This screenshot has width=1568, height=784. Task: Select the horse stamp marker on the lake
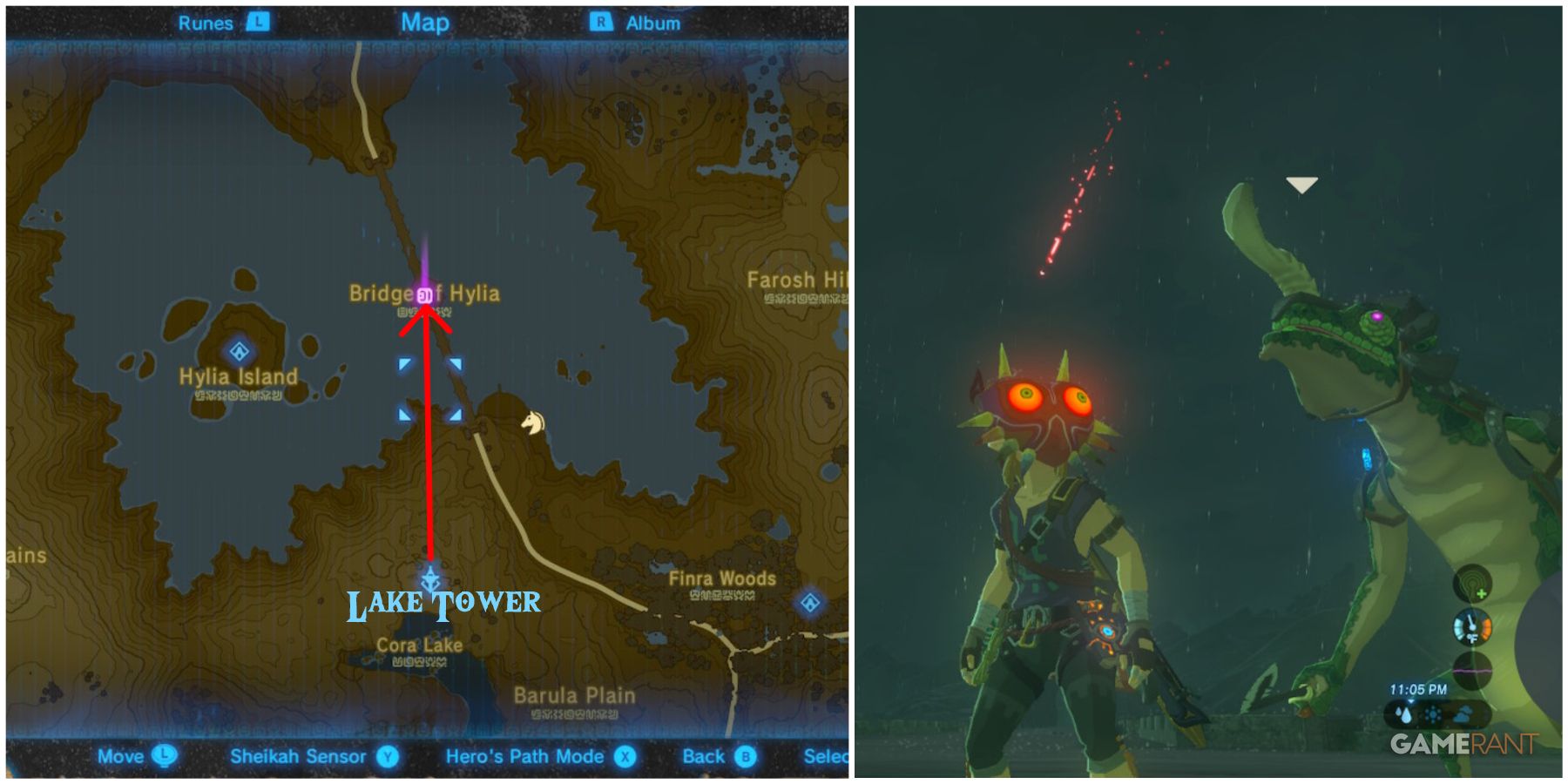(534, 423)
